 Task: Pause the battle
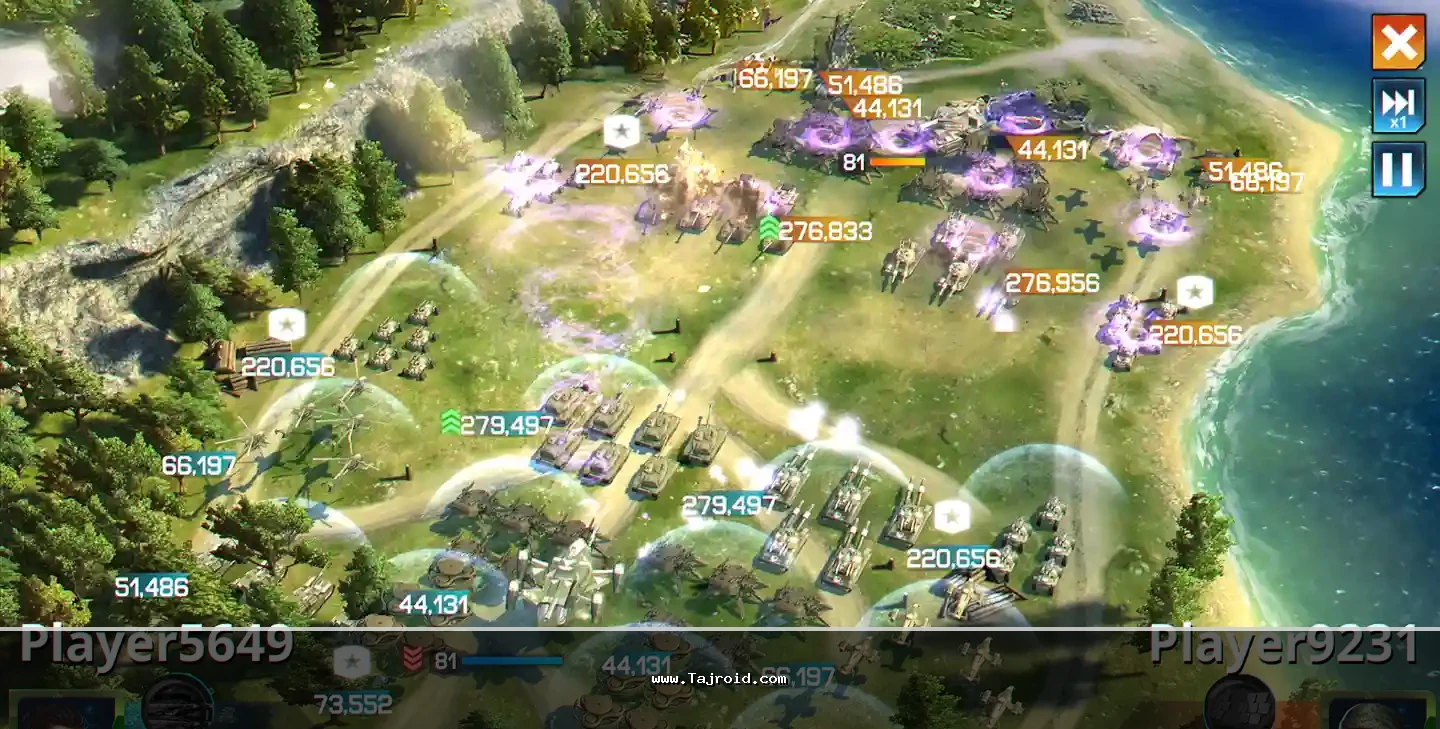tap(1398, 169)
